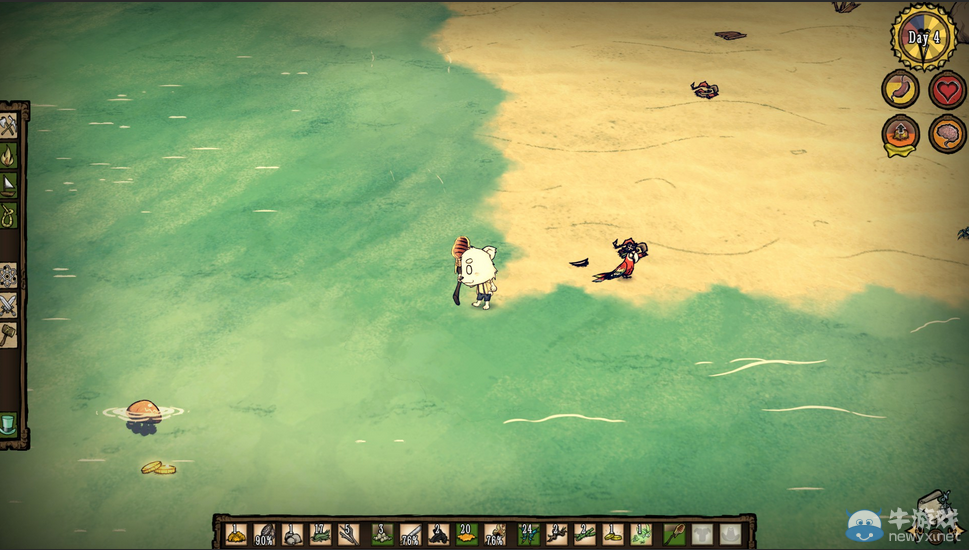Image resolution: width=969 pixels, height=550 pixels.
Task: Open the Fire crafting tab
Action: (9, 156)
